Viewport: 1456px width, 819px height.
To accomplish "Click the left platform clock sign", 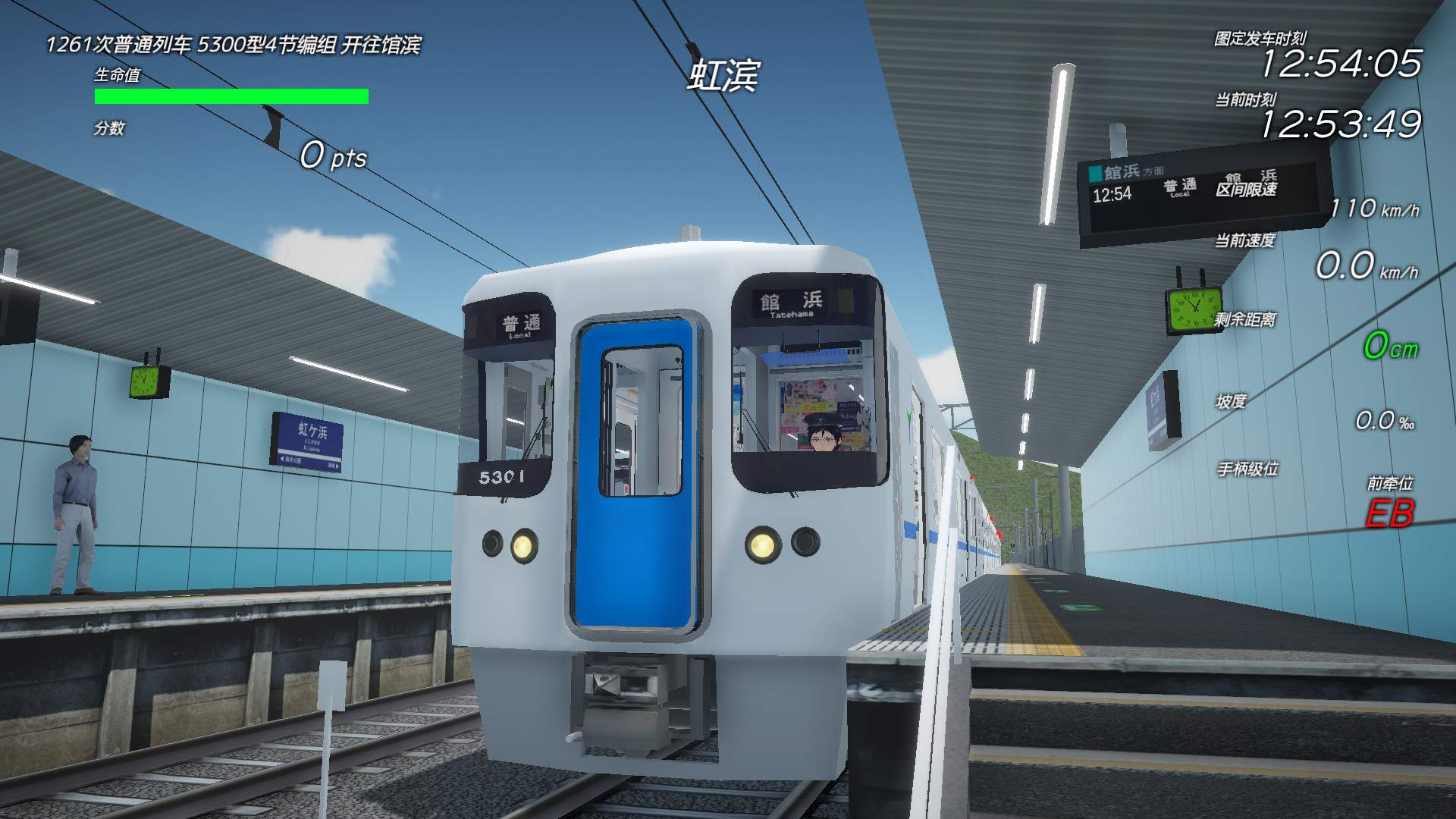I will click(149, 382).
